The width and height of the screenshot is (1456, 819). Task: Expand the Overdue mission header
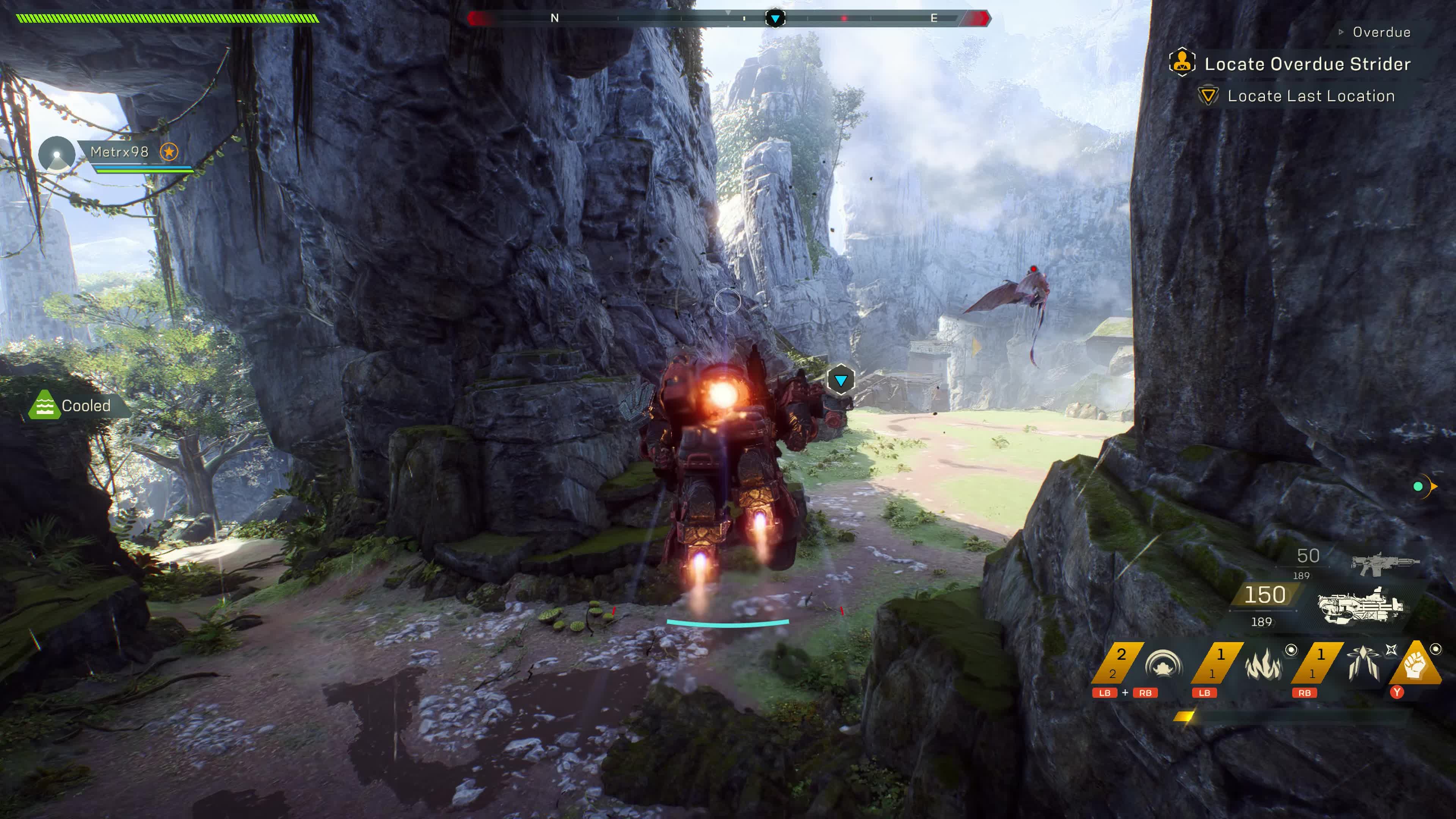pos(1380,32)
